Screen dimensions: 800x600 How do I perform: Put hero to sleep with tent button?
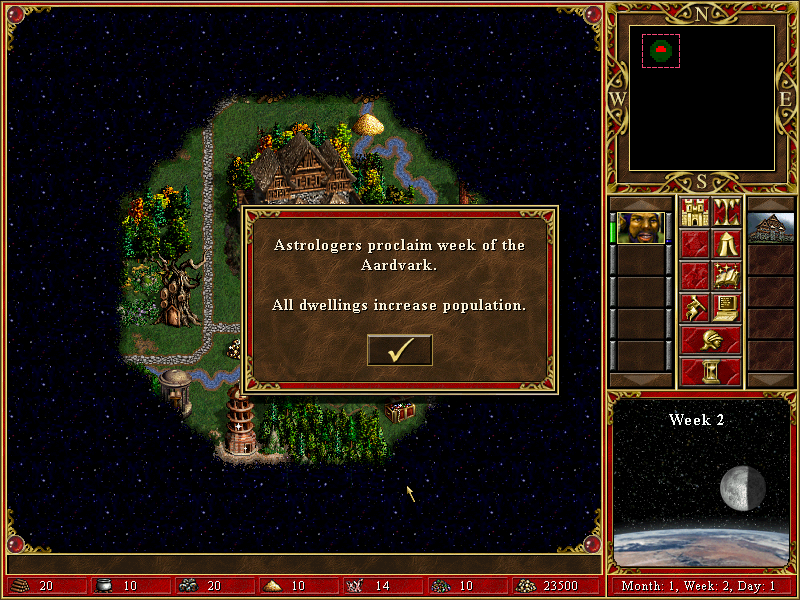pos(726,244)
